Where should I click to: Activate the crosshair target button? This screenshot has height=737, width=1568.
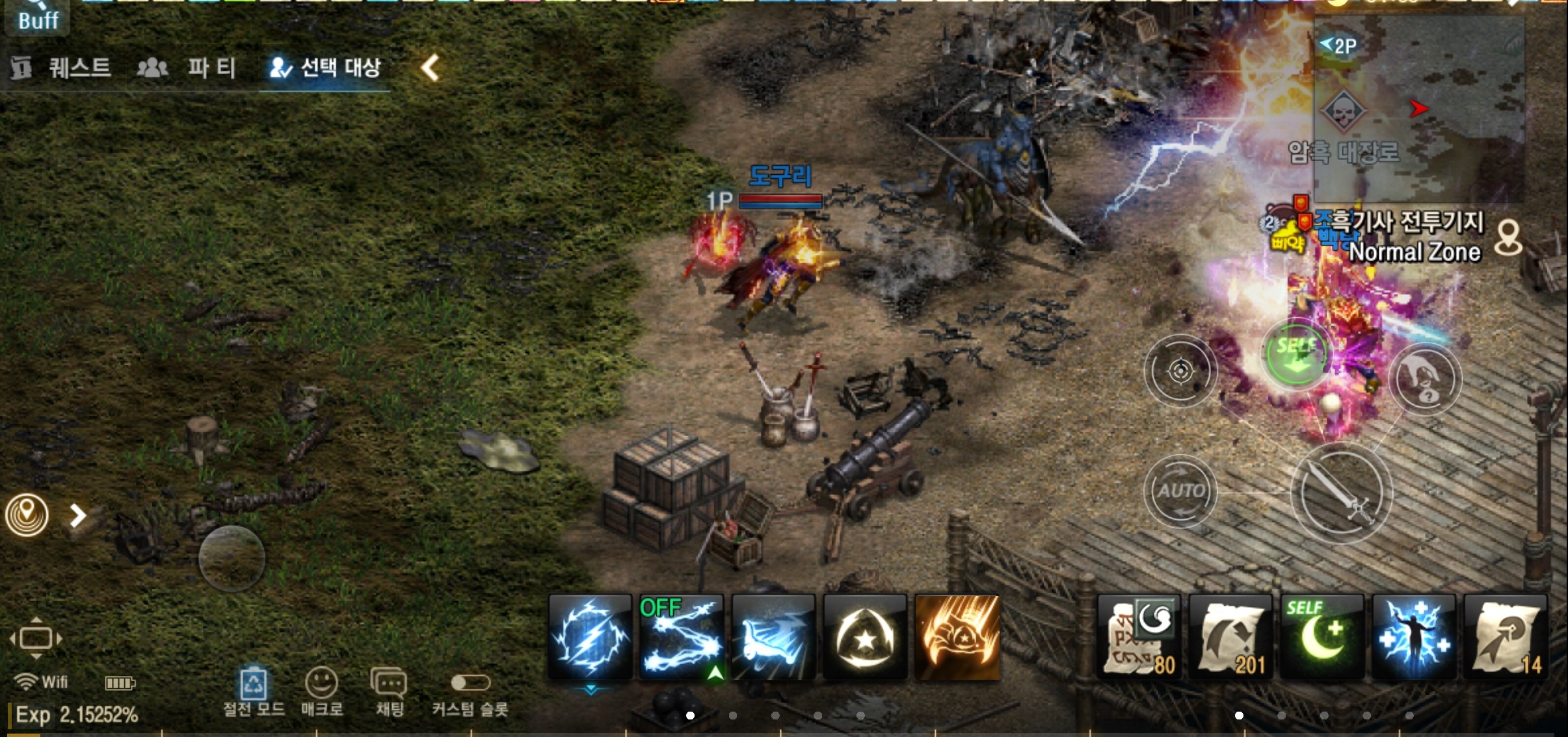1180,371
